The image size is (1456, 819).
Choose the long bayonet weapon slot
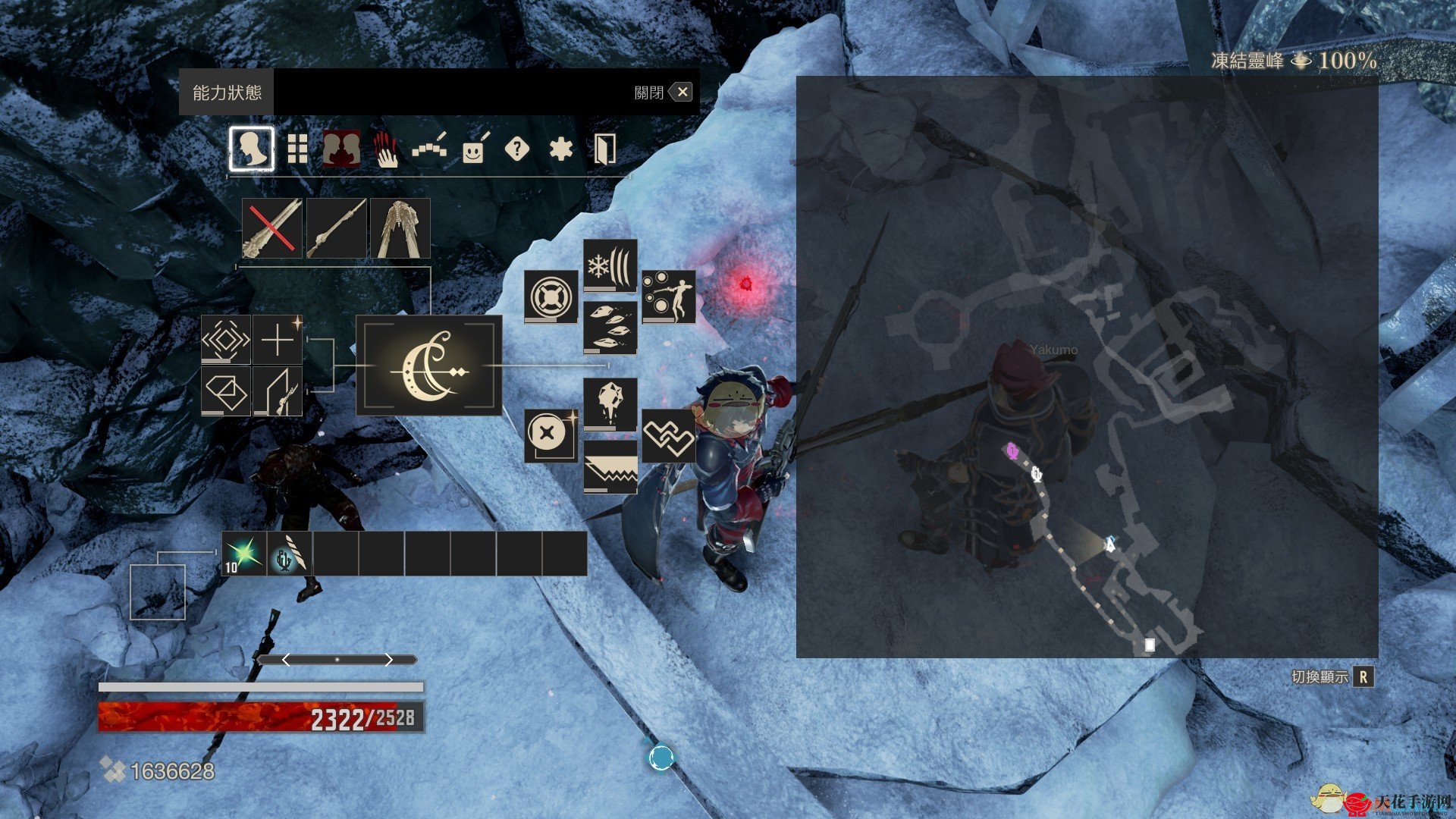coord(336,228)
